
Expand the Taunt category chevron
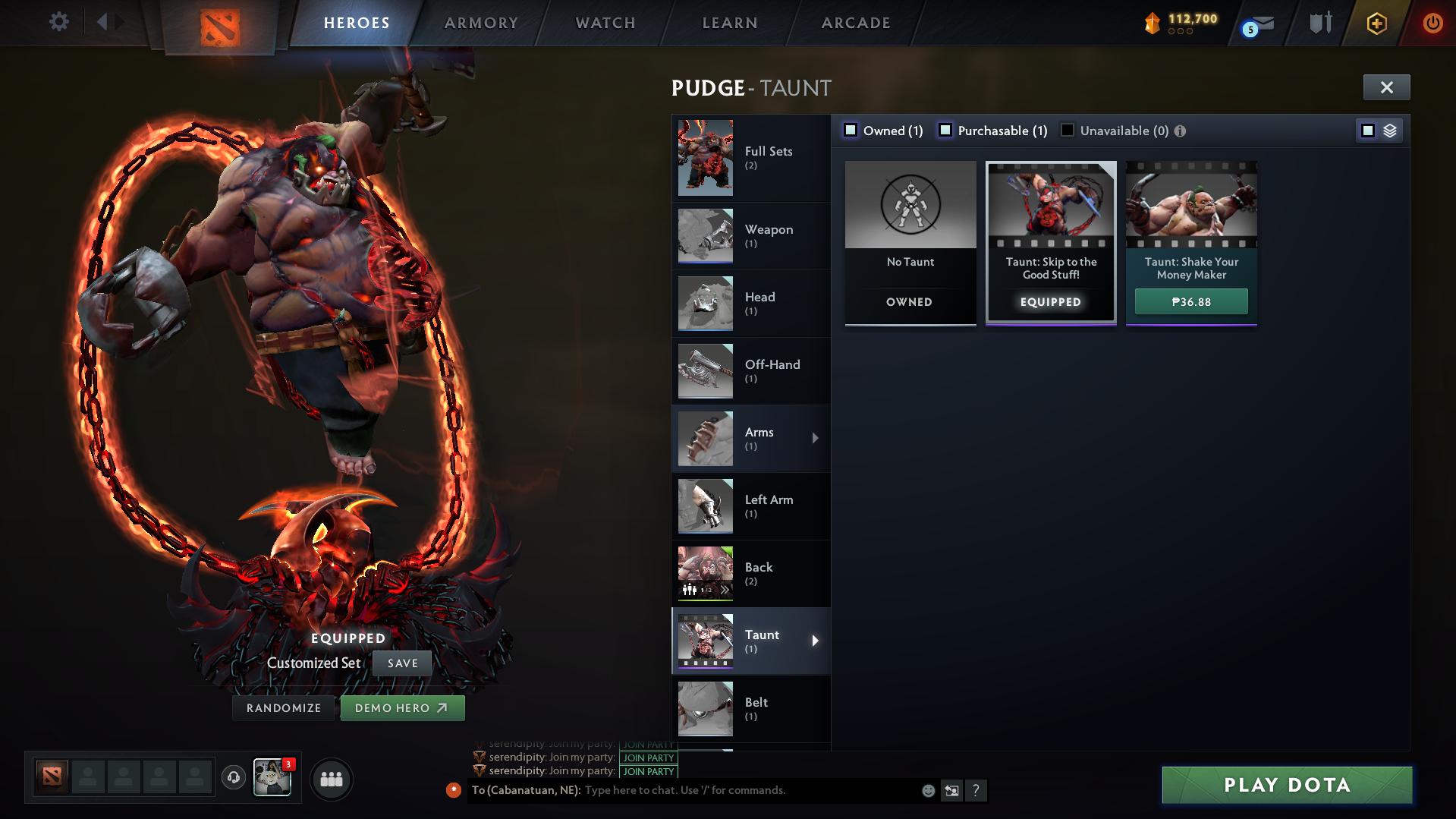click(x=816, y=641)
